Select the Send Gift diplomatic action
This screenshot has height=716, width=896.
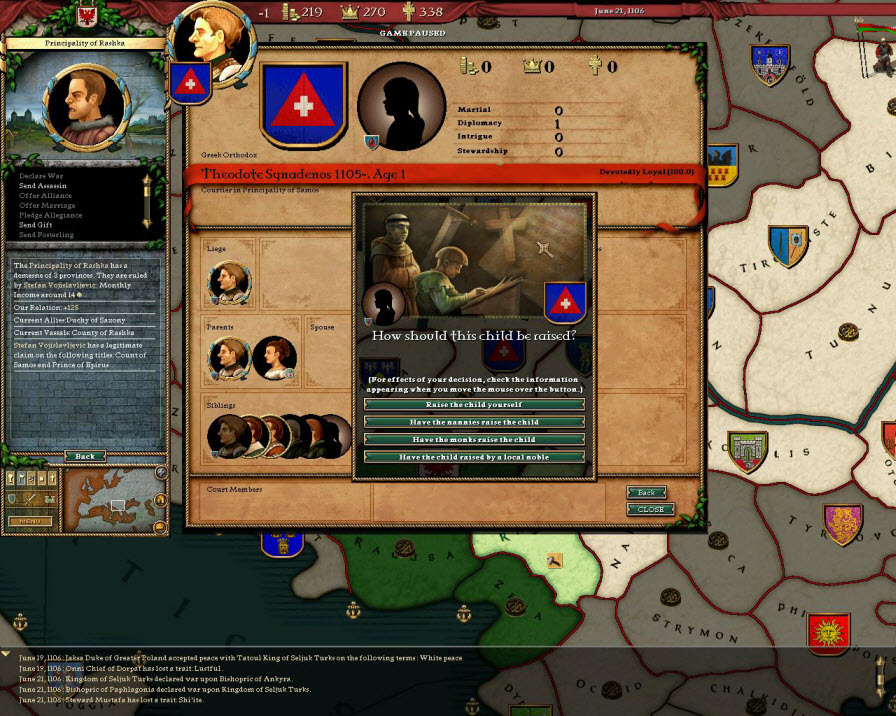38,225
